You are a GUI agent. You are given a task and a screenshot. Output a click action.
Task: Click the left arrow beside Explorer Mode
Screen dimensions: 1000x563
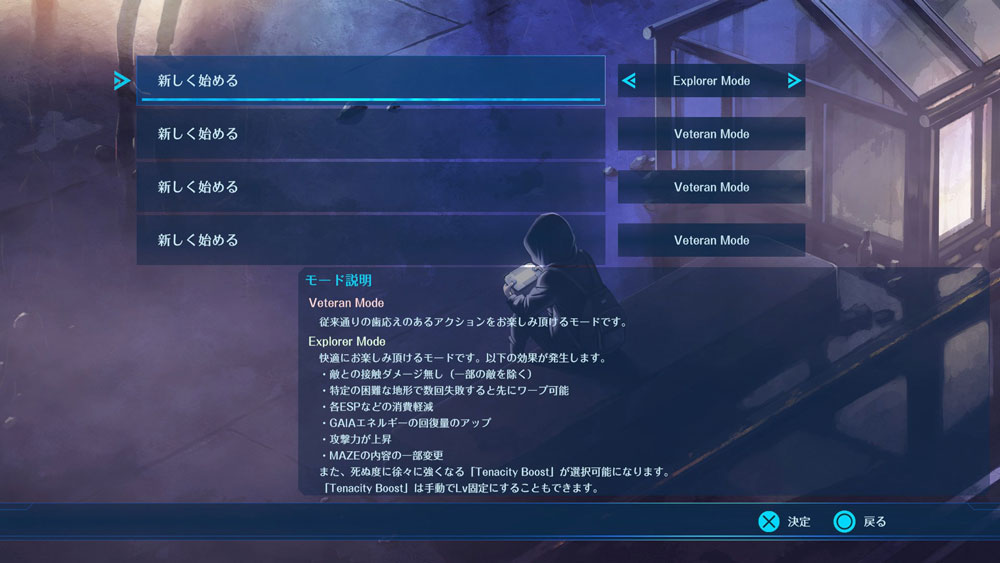629,81
